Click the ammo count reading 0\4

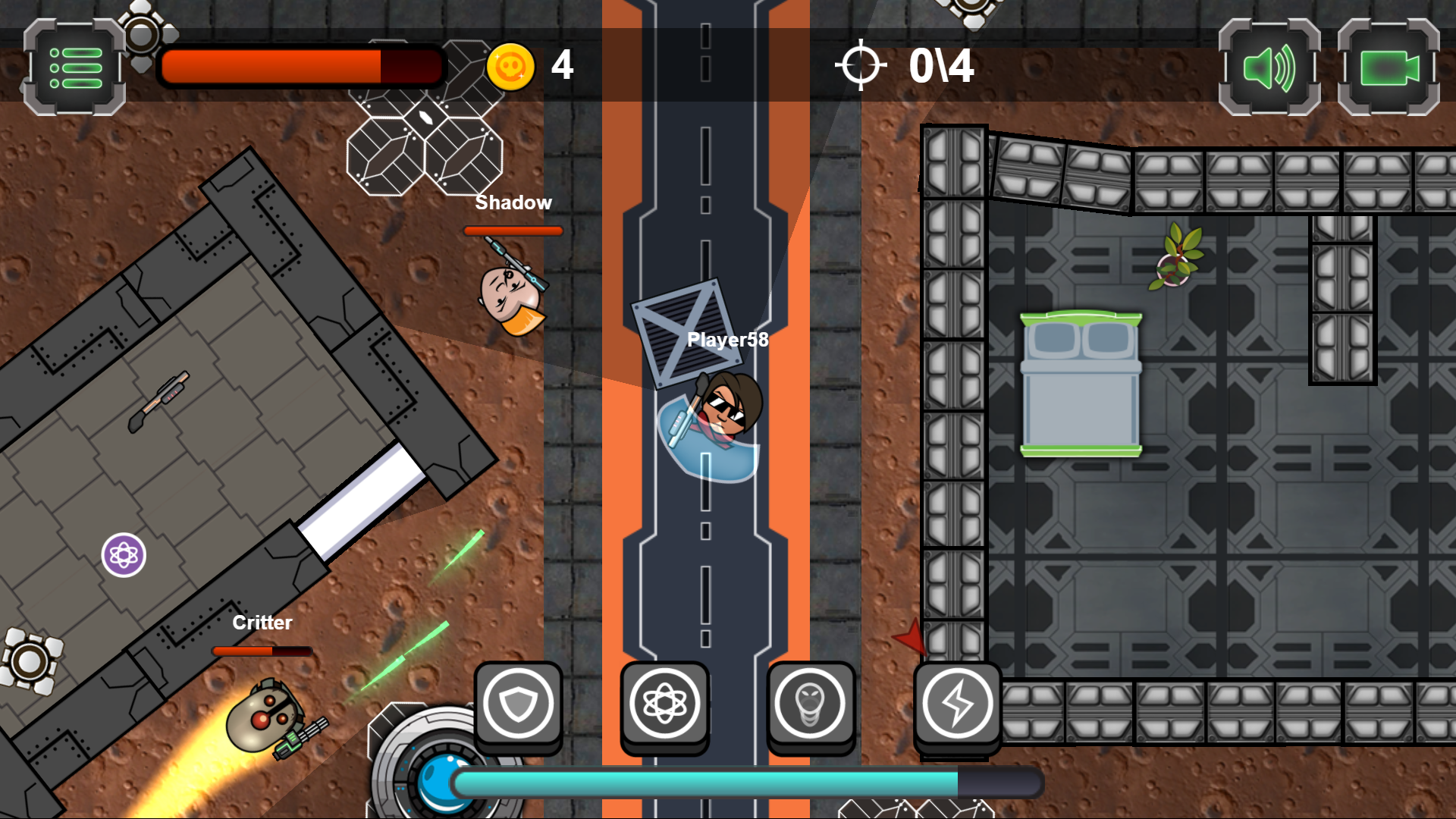coord(940,64)
